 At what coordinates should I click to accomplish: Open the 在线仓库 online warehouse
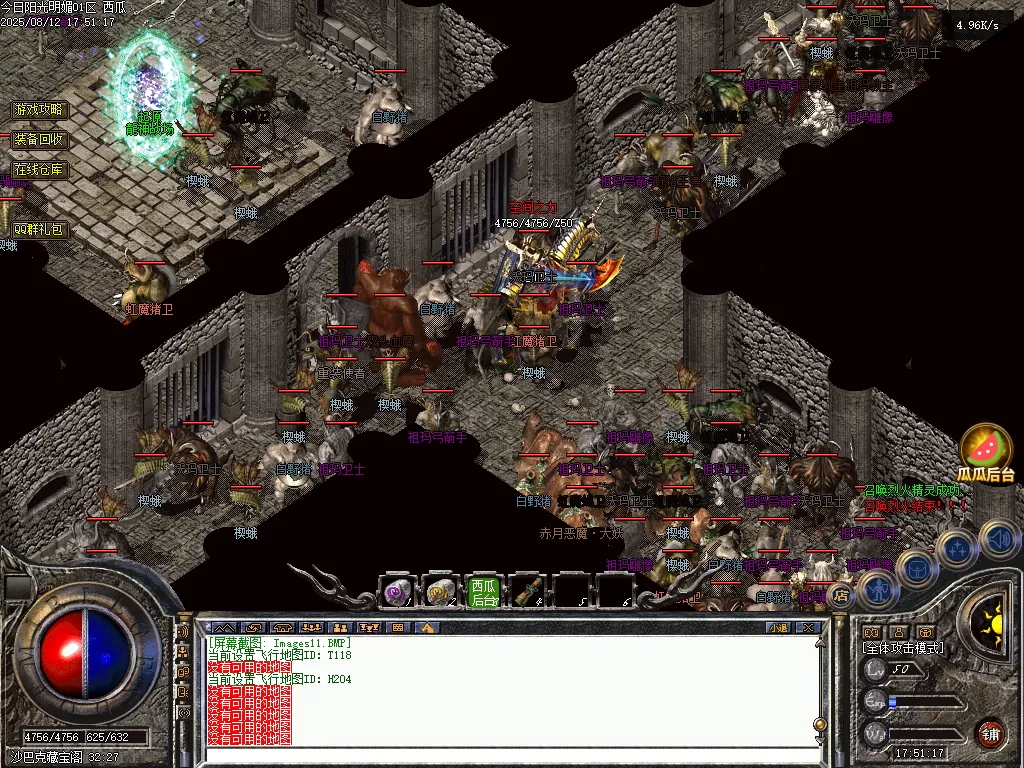[39, 169]
